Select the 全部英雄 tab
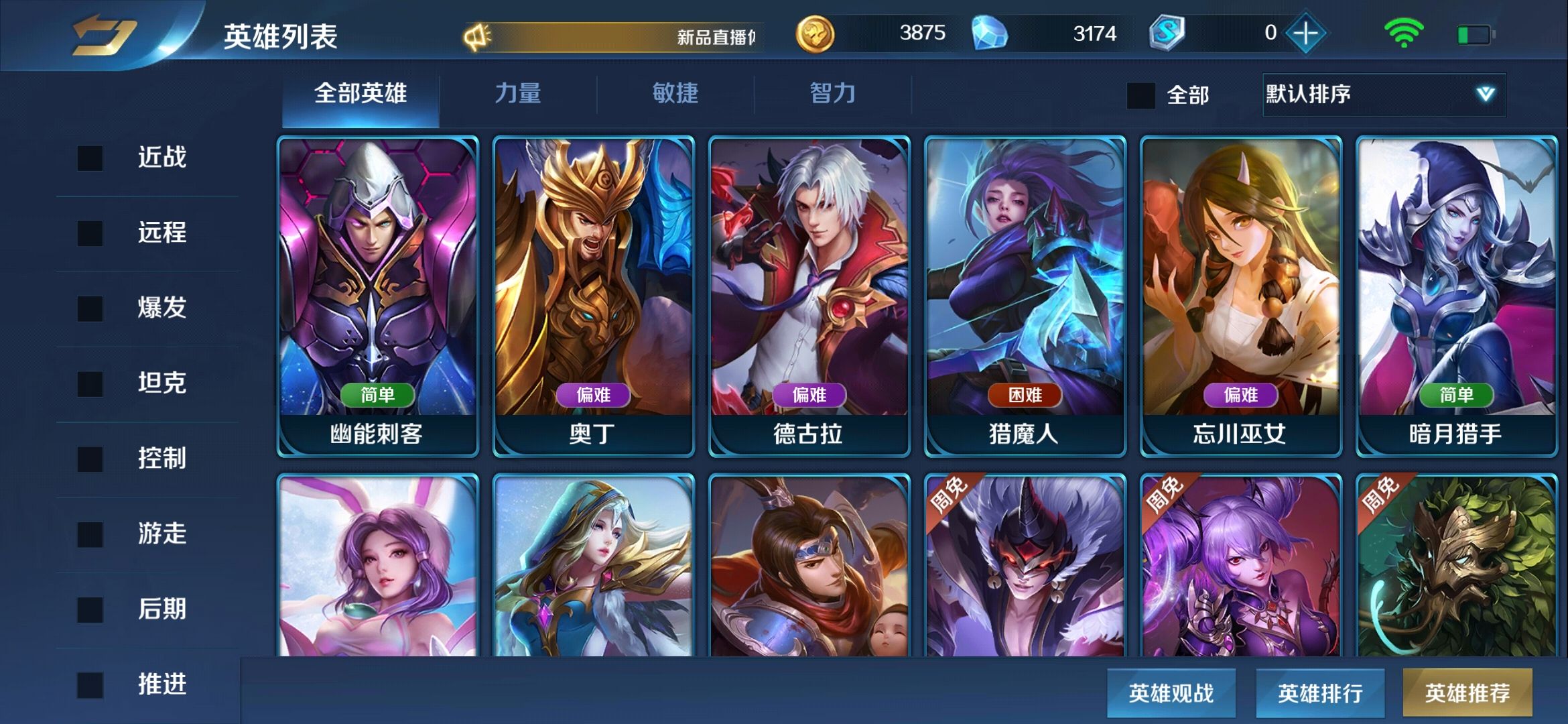This screenshot has width=1568, height=724. 361,93
